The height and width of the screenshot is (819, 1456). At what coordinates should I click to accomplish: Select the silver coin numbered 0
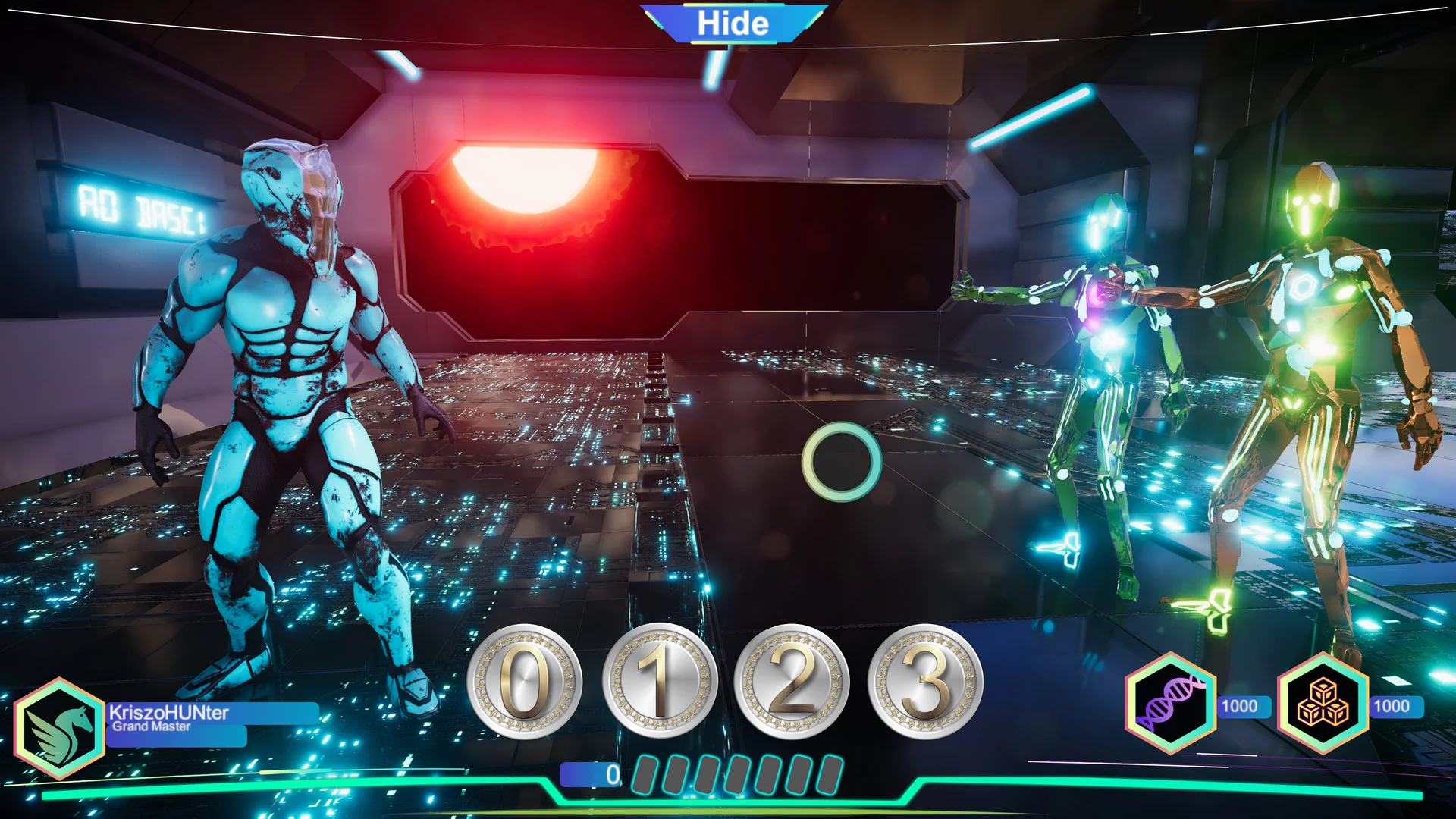(524, 681)
